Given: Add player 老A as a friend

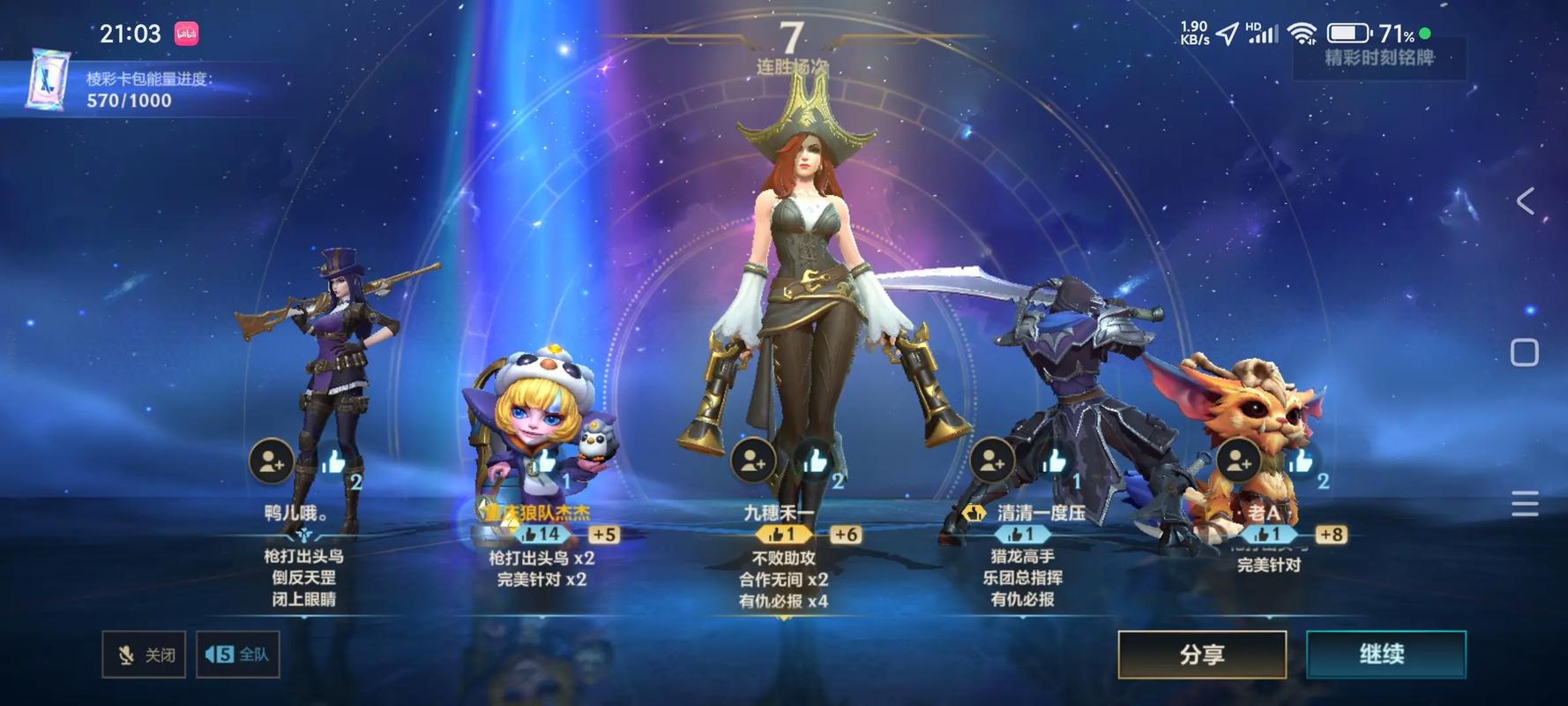Looking at the screenshot, I should click(x=1238, y=461).
